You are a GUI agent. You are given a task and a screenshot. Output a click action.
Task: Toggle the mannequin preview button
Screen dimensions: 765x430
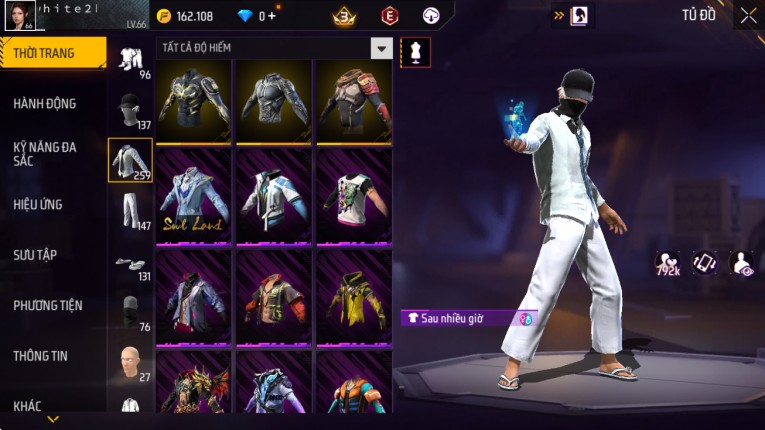pos(415,52)
